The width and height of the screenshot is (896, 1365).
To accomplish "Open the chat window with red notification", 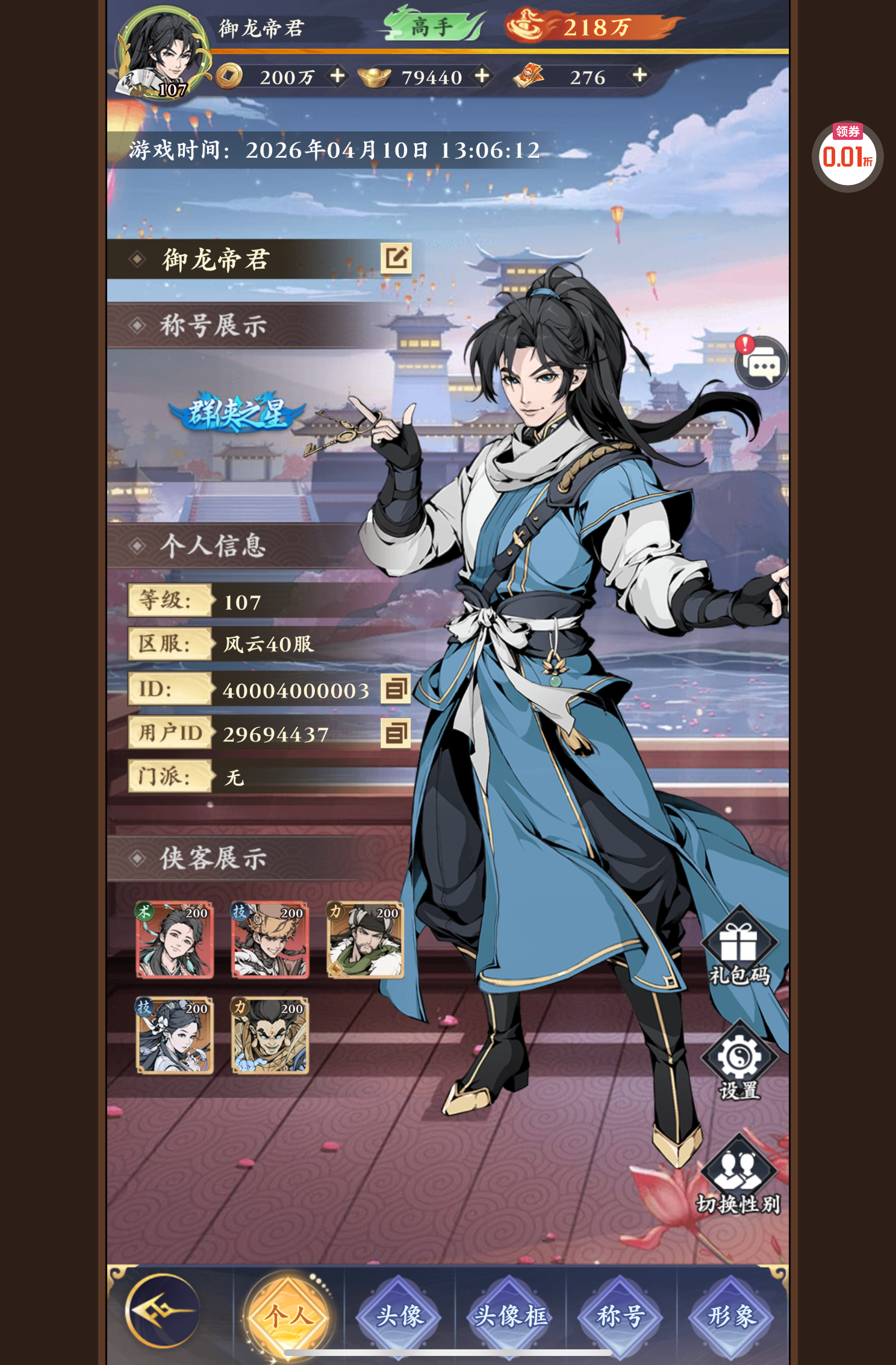I will coord(762,362).
